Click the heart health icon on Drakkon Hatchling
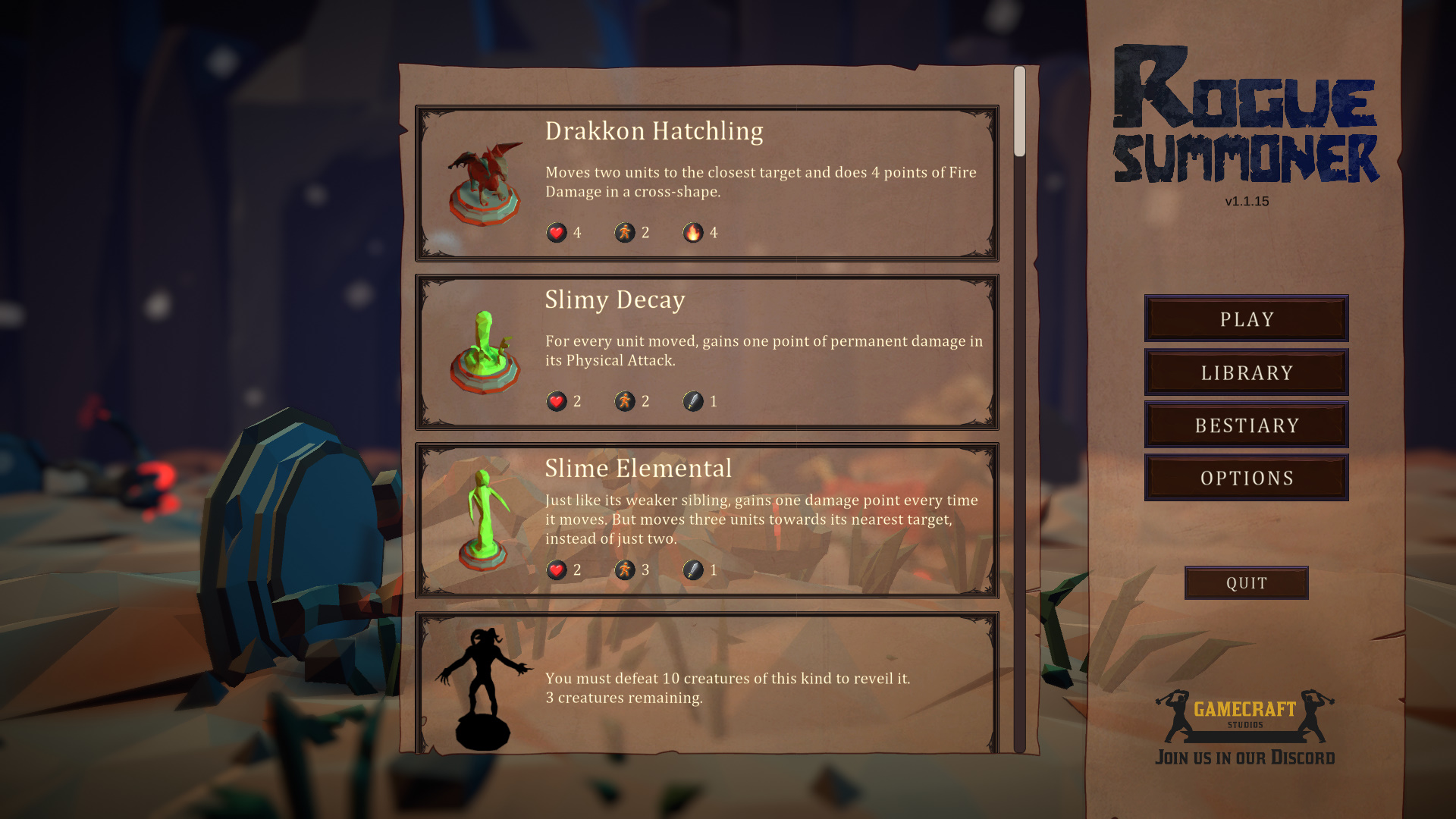 click(x=557, y=233)
